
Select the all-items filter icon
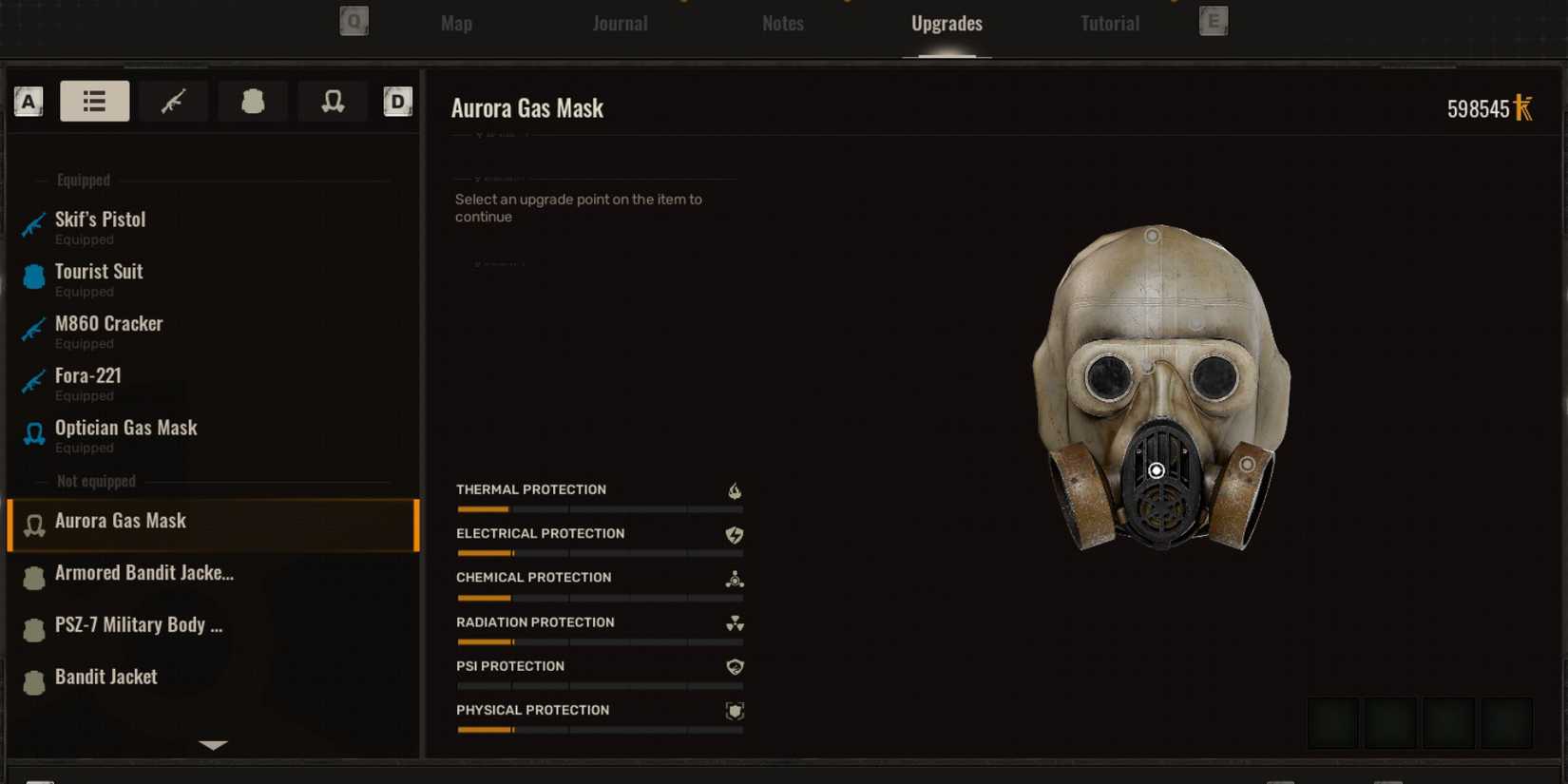(x=94, y=101)
